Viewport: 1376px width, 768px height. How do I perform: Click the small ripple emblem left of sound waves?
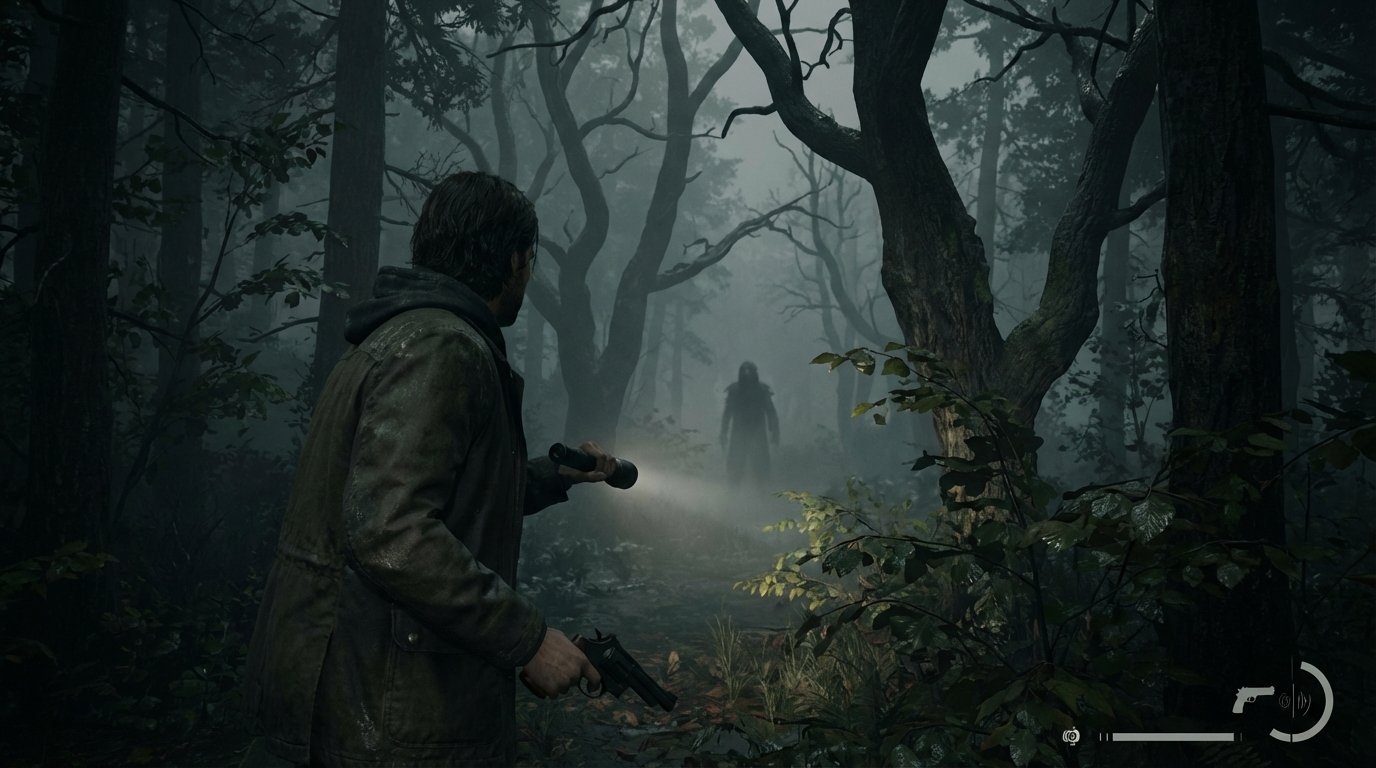pos(1285,700)
